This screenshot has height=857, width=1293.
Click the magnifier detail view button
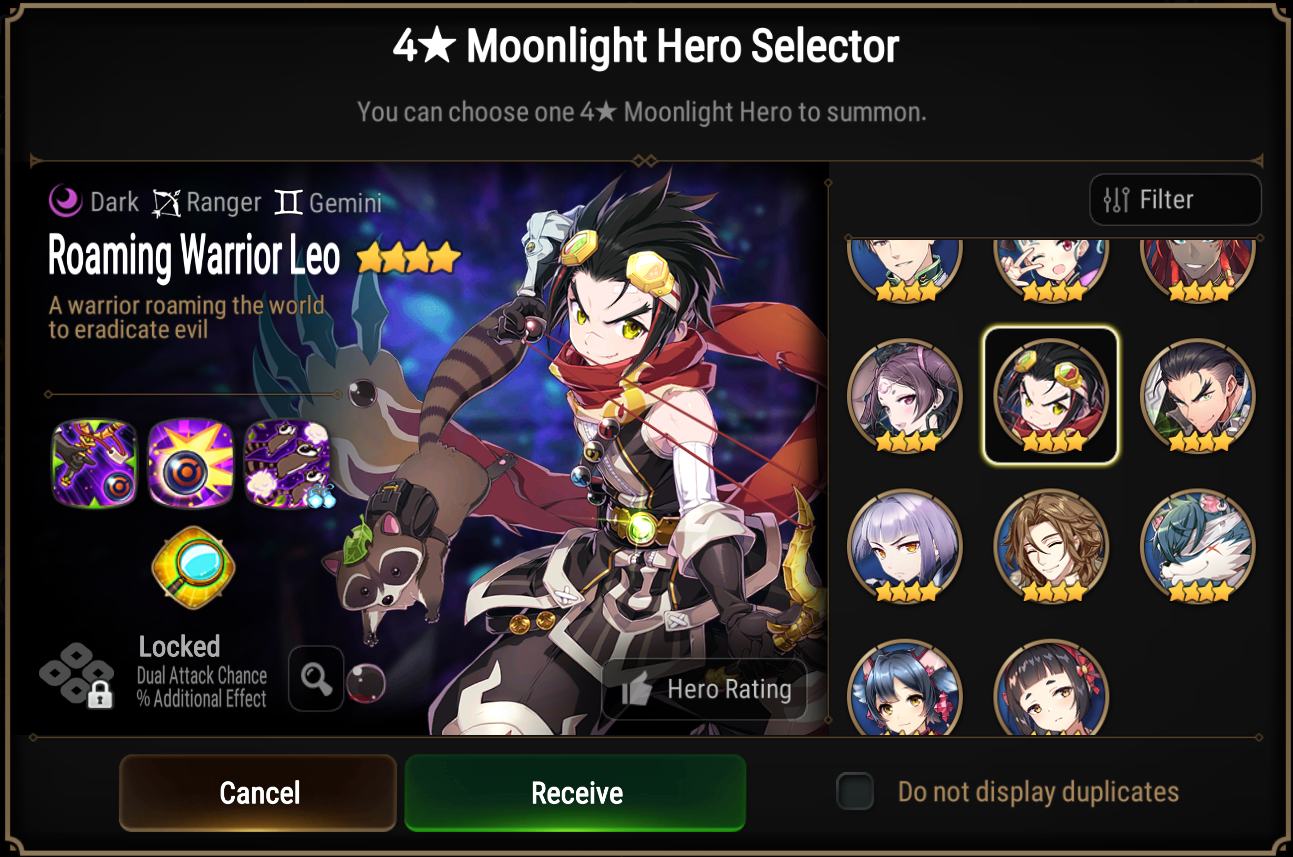(316, 679)
